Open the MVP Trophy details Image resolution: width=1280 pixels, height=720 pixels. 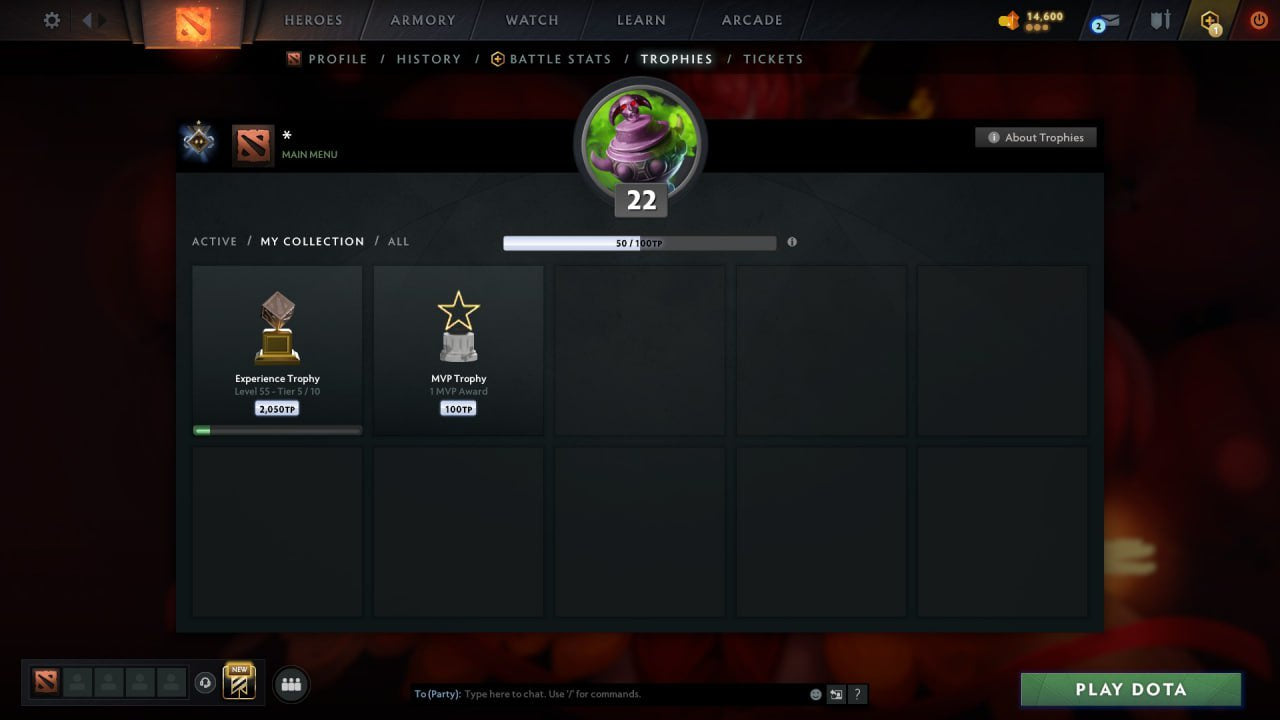[458, 350]
